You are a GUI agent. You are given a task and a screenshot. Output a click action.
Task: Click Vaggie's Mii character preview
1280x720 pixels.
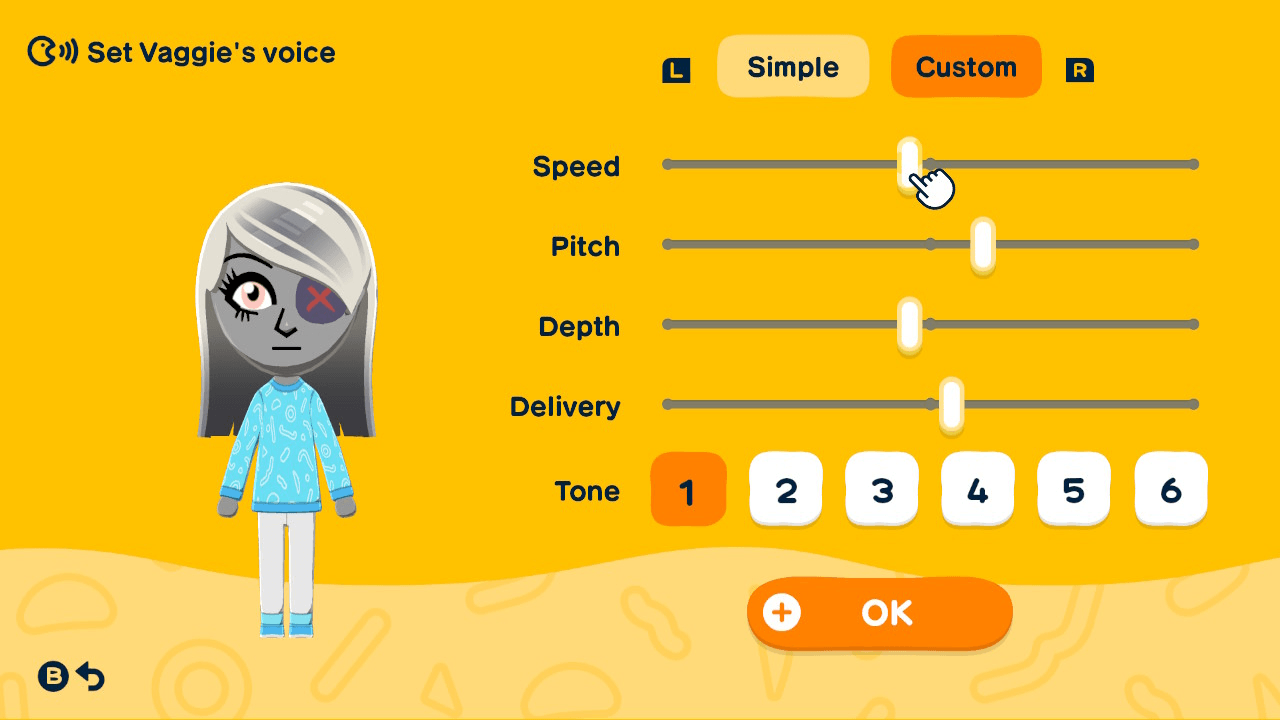pos(287,400)
